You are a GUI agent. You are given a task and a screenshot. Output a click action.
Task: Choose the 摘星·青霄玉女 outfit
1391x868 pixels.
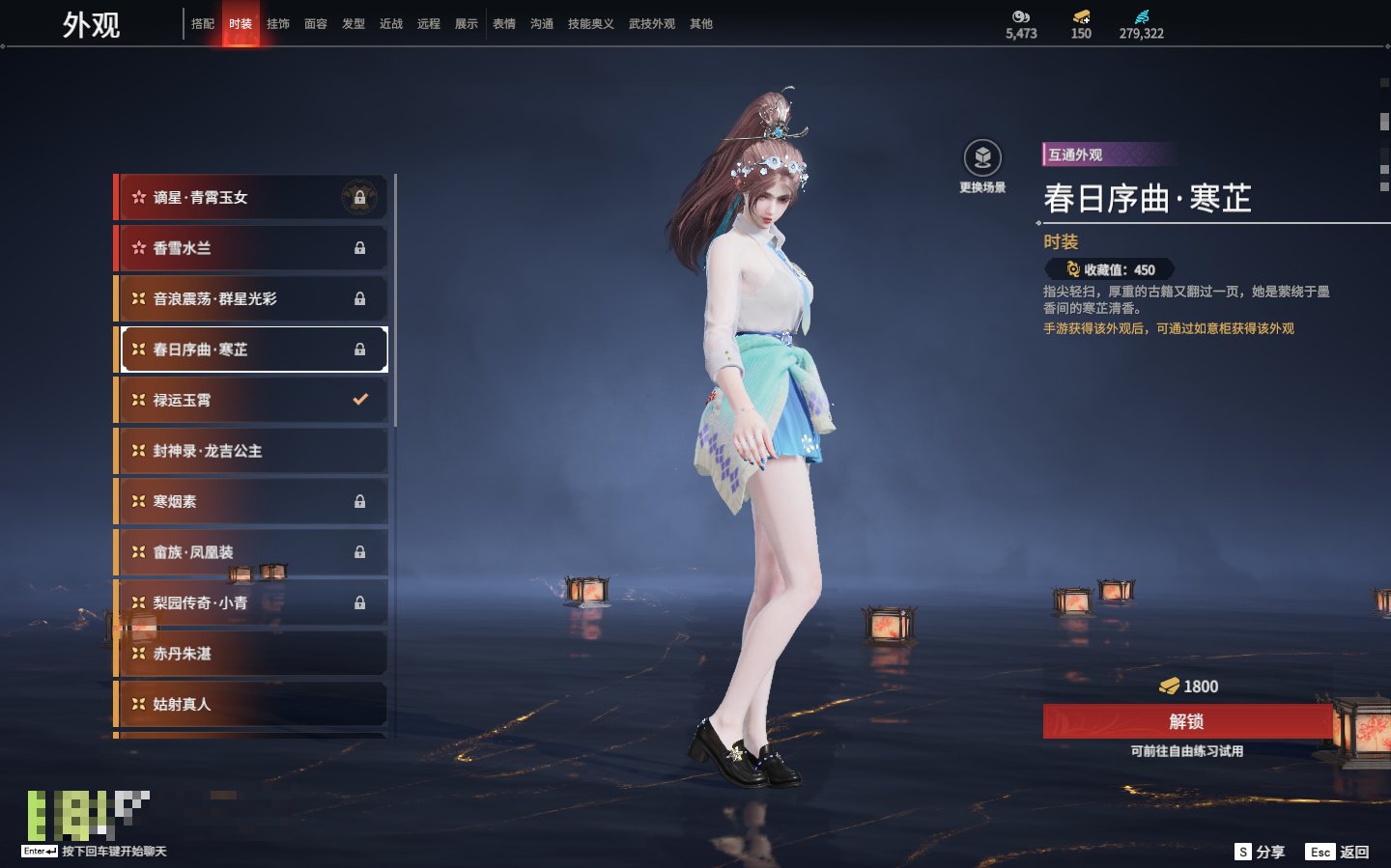click(x=251, y=198)
